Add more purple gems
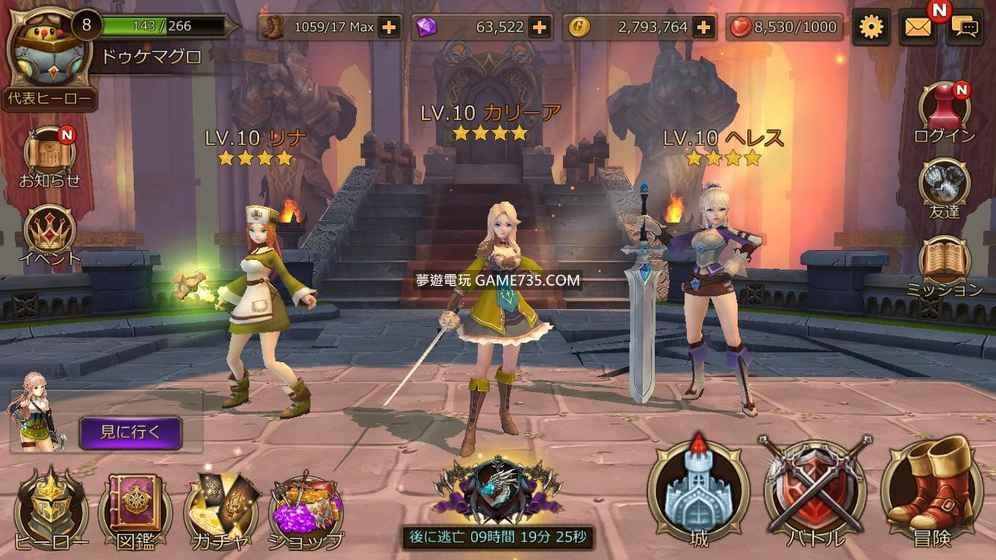Screen dimensions: 996x560 [x=540, y=27]
